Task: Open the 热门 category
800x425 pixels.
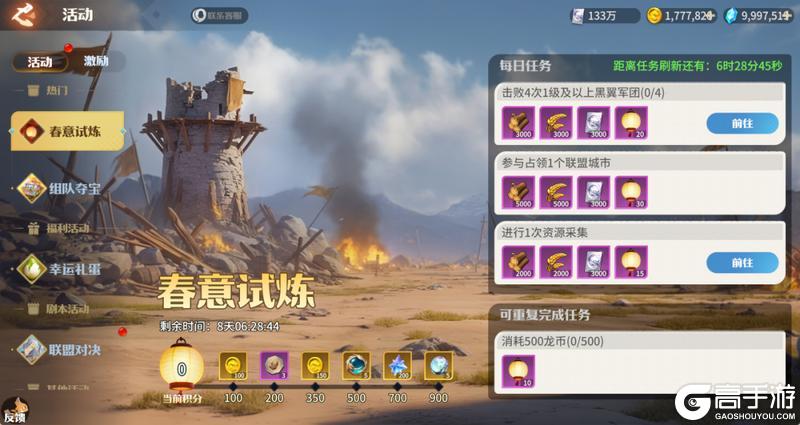Action: tap(56, 91)
